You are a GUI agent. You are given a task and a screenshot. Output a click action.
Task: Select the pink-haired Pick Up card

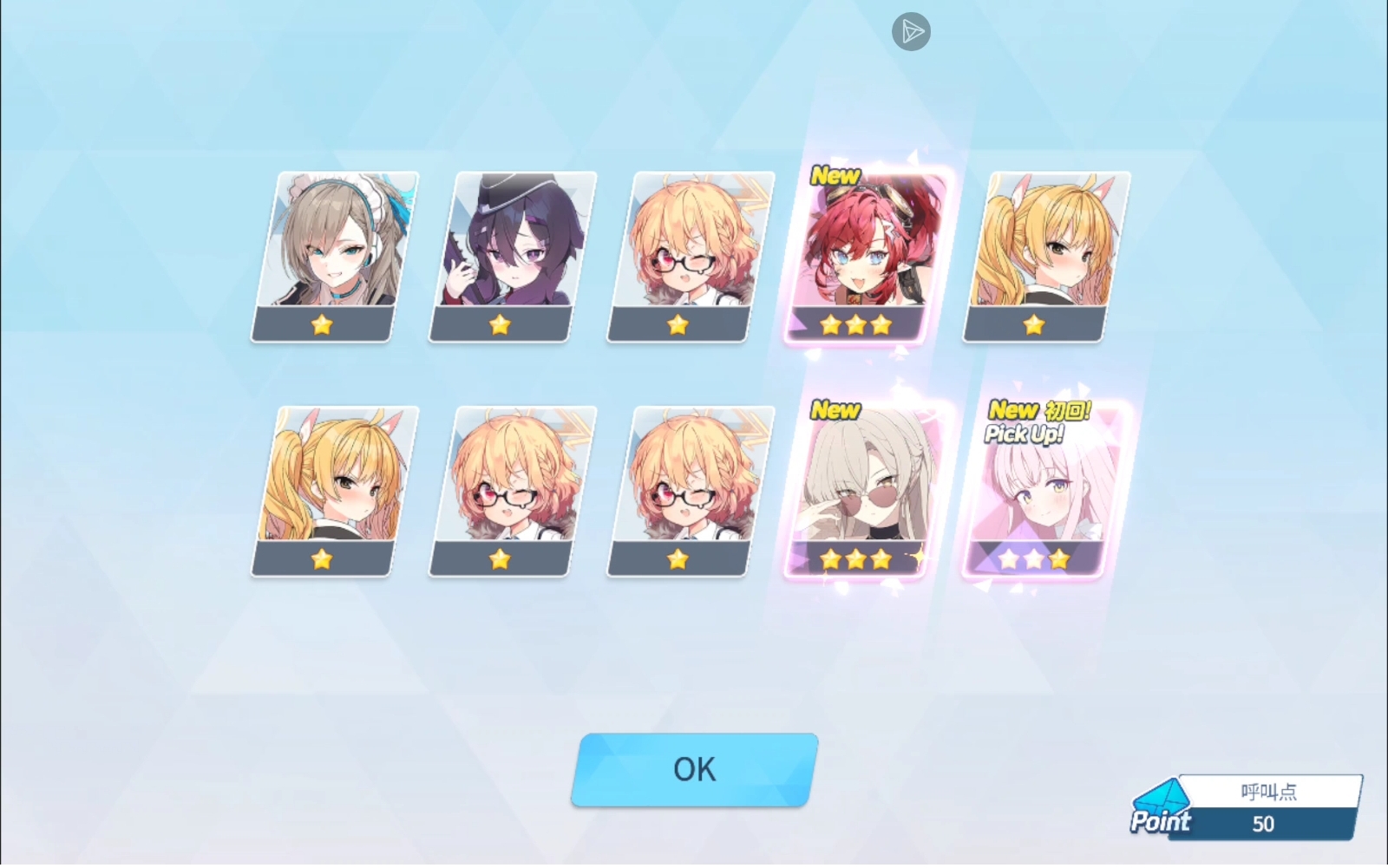tap(1045, 491)
